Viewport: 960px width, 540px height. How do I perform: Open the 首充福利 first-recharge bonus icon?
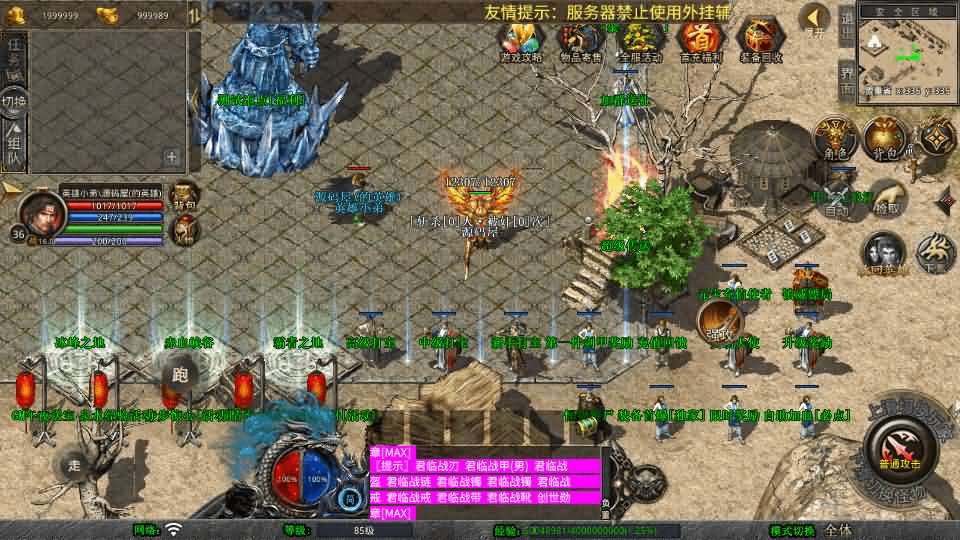(700, 40)
